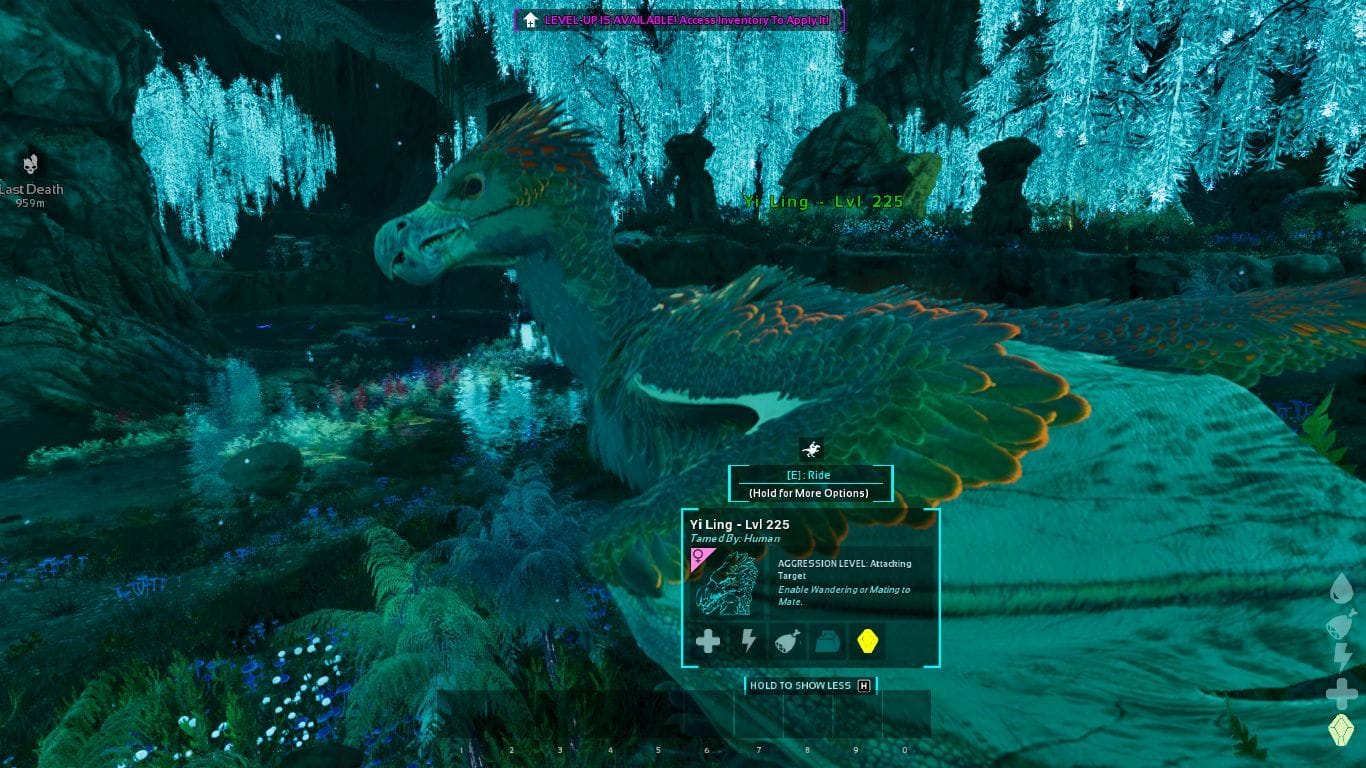The image size is (1366, 768).
Task: Click the stamina lightning bolt in the dino panel
Action: (747, 641)
